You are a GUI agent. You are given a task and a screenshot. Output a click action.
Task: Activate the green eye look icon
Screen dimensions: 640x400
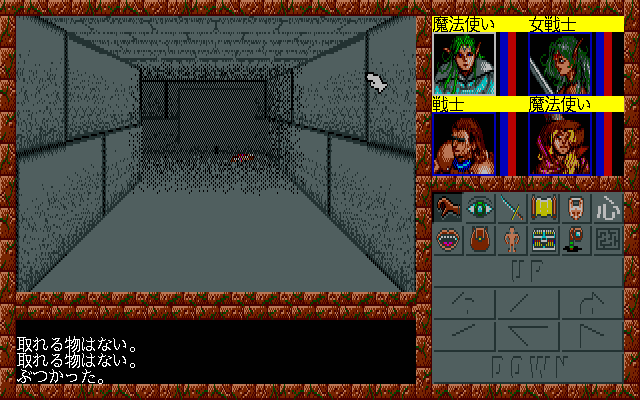point(482,208)
